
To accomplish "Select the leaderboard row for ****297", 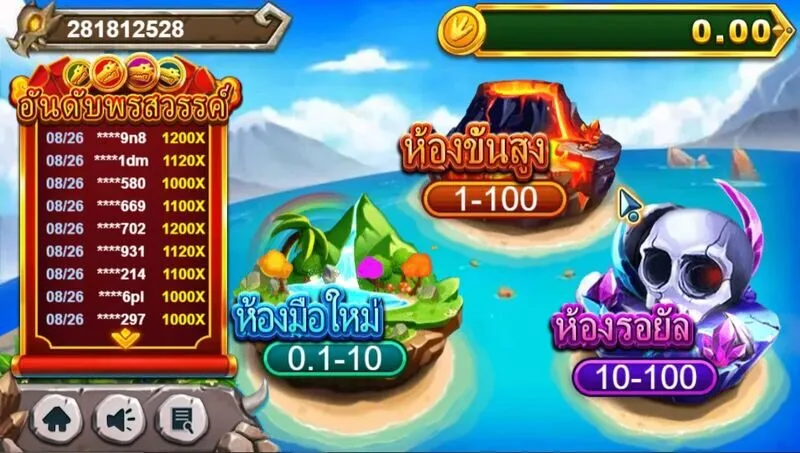I will (x=125, y=317).
